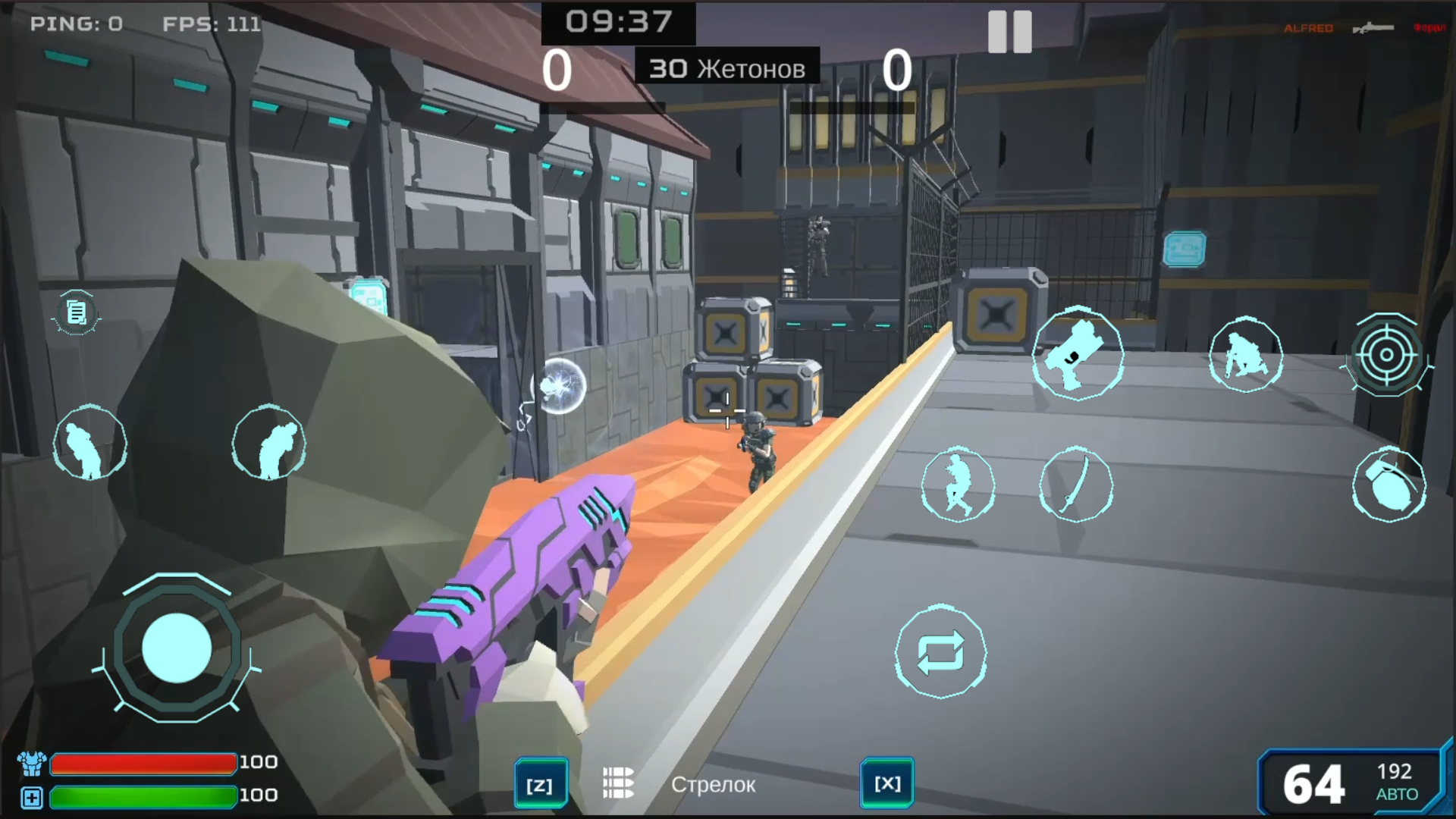Toggle crouch with the left crouching figure icon
Viewport: 1456px width, 819px height.
point(90,443)
